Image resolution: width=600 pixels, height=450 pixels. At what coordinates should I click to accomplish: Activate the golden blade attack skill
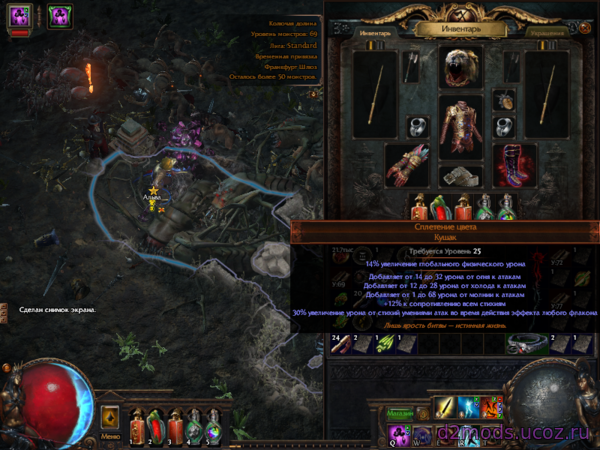pyautogui.click(x=443, y=410)
